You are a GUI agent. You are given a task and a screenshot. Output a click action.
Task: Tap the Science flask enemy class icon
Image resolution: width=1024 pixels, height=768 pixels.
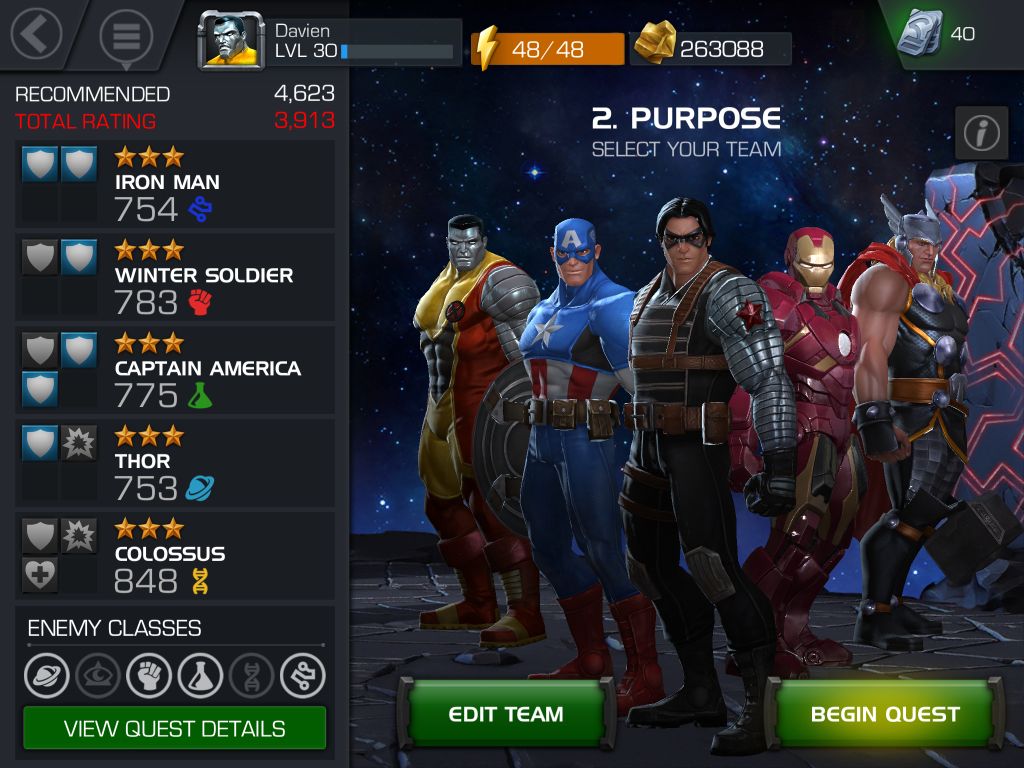point(200,676)
